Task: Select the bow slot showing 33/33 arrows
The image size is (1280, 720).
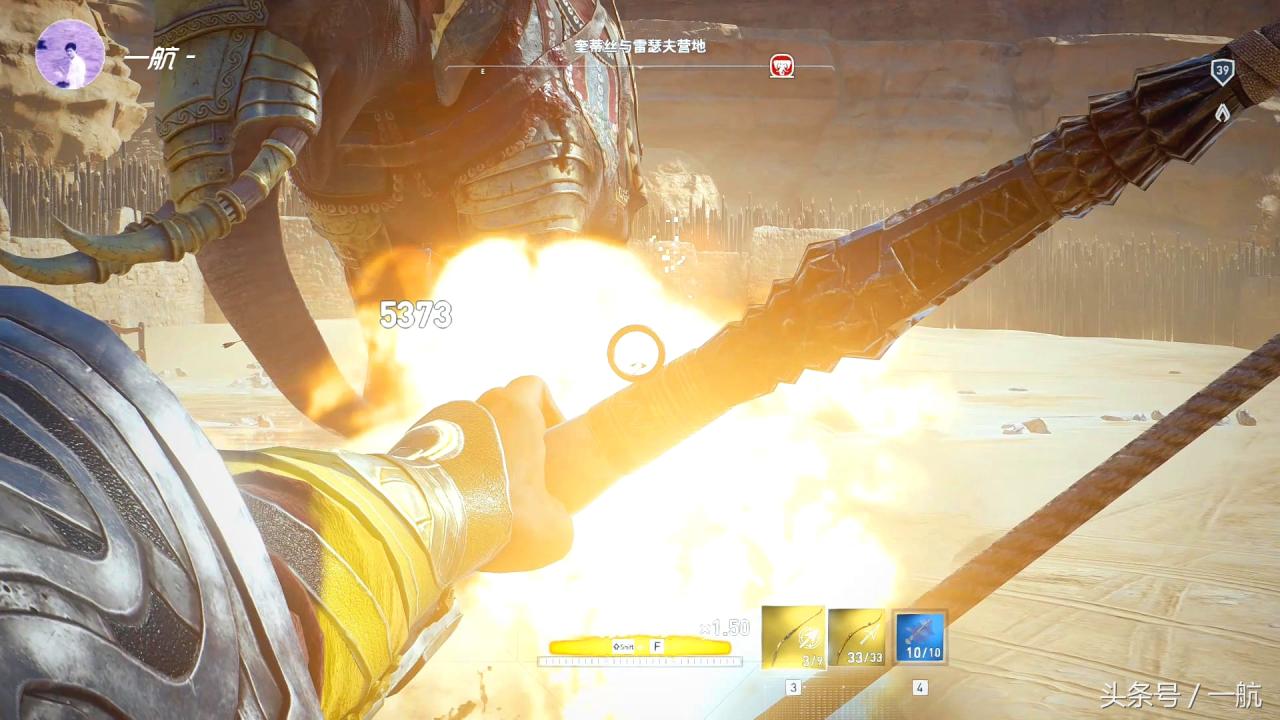Action: pos(857,637)
